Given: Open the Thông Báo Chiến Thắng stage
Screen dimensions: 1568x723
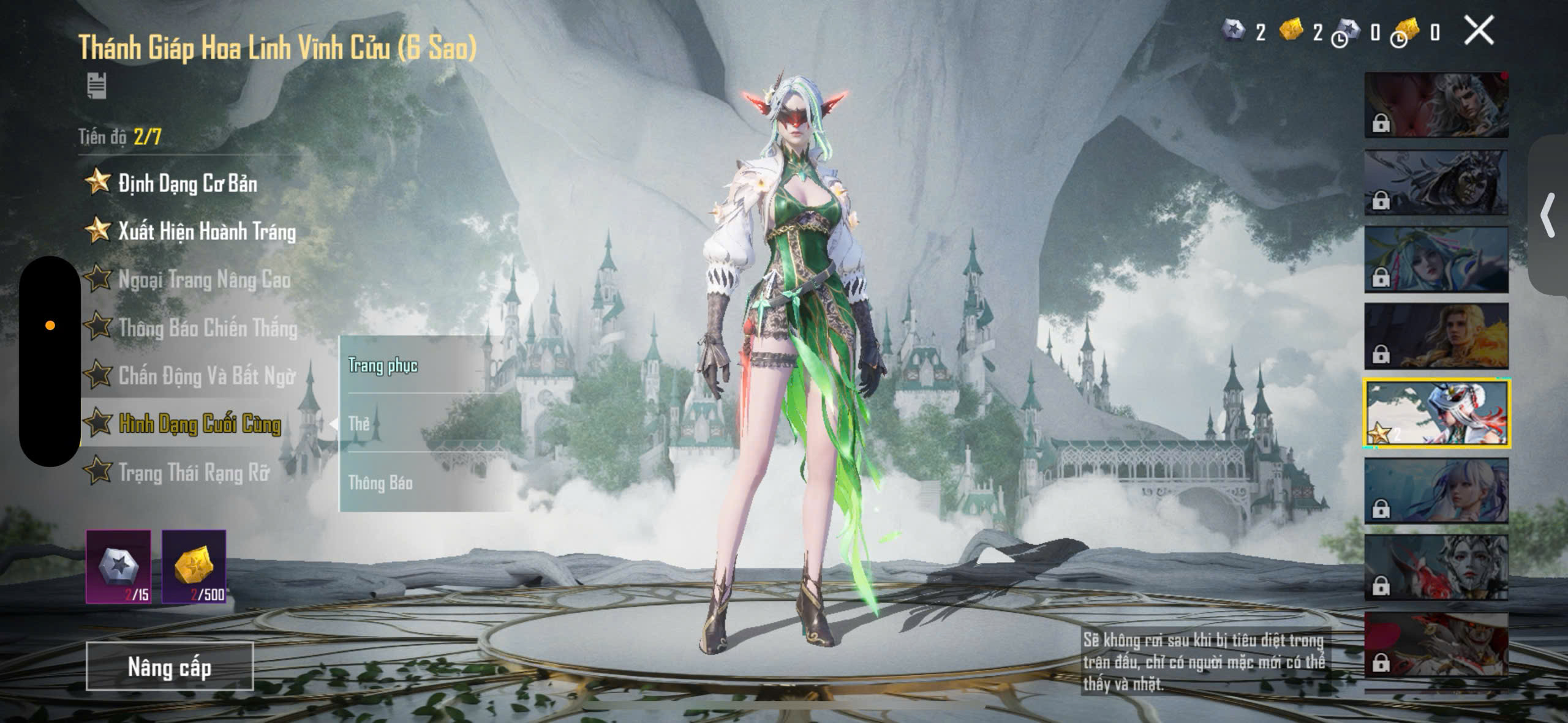Looking at the screenshot, I should pyautogui.click(x=208, y=328).
